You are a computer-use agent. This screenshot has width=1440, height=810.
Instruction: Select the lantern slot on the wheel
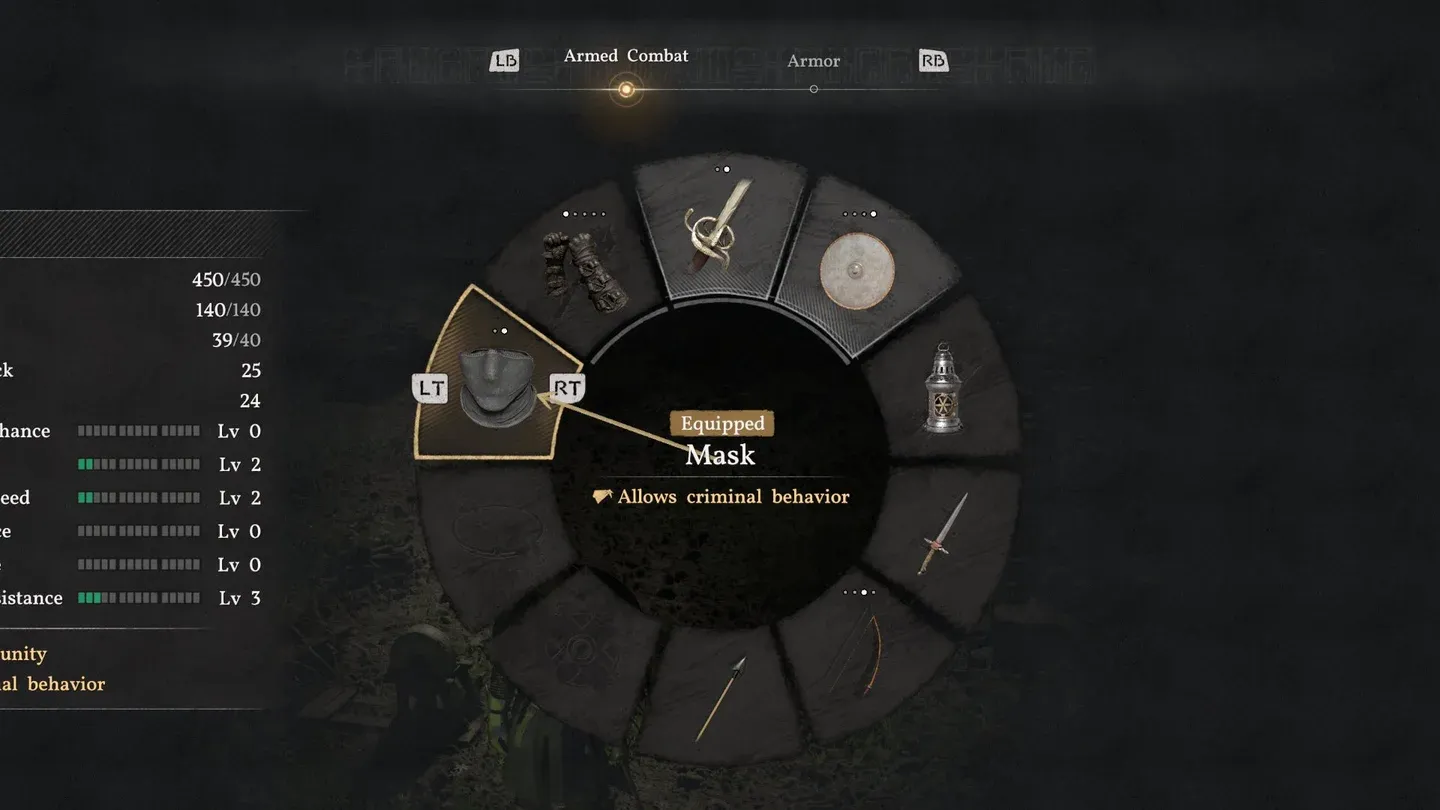pyautogui.click(x=946, y=390)
